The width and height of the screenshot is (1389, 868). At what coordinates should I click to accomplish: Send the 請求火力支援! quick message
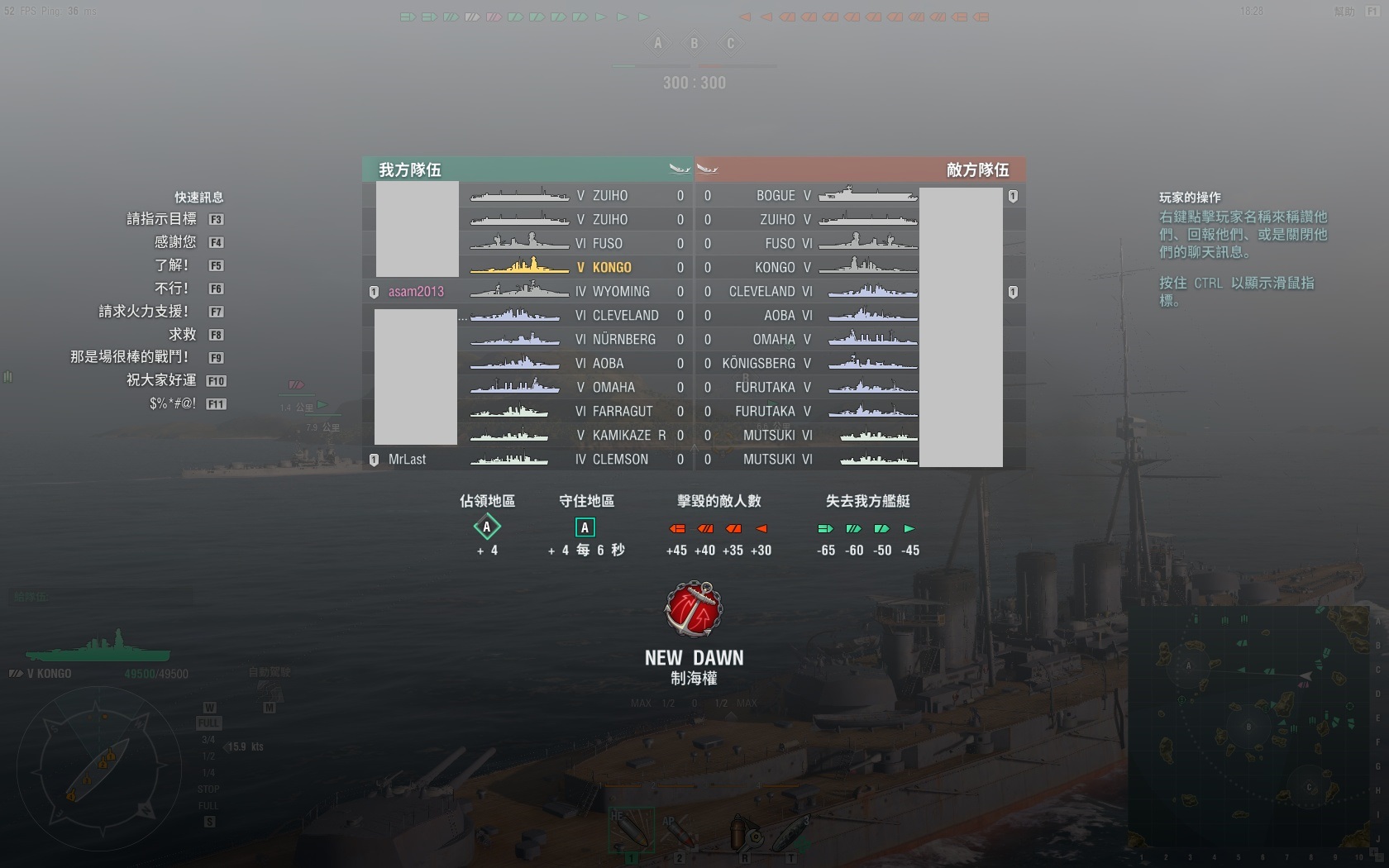pyautogui.click(x=144, y=312)
